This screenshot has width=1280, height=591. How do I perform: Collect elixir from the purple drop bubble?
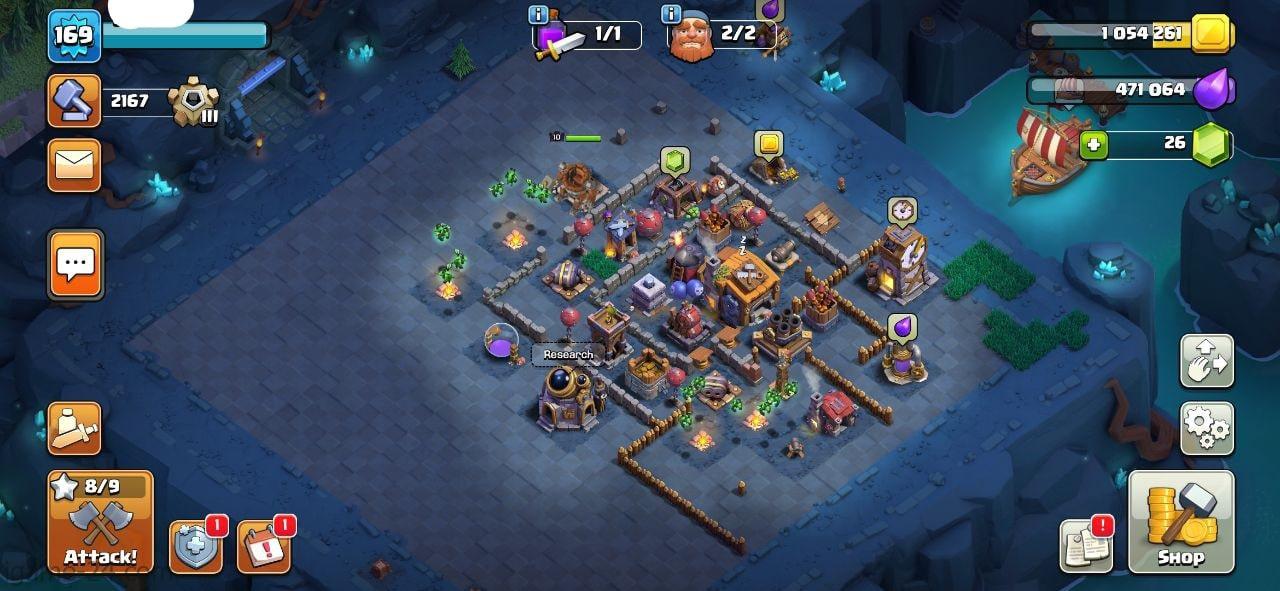(902, 328)
